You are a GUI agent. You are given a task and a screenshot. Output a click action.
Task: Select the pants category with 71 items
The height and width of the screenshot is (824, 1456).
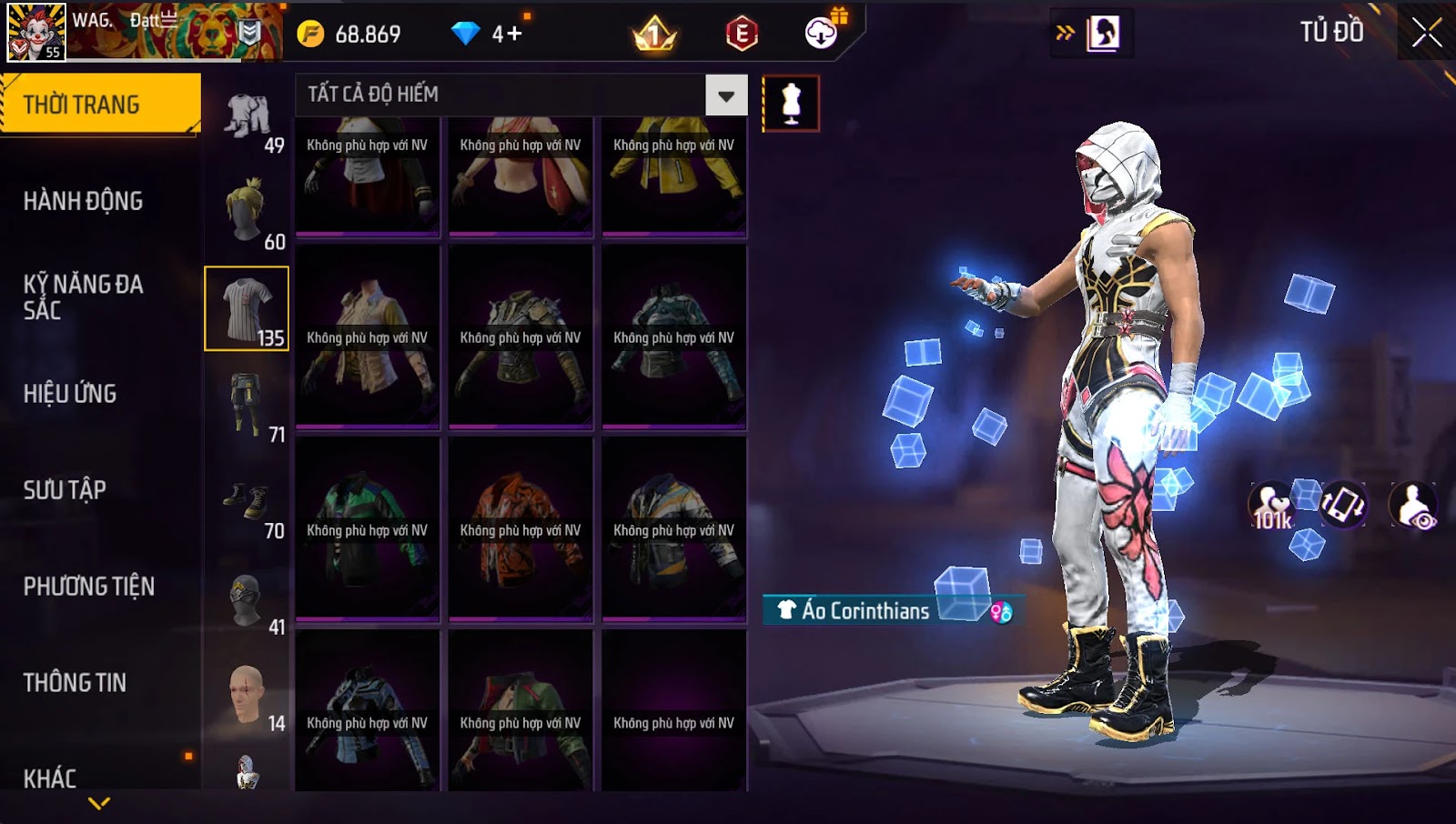[248, 406]
